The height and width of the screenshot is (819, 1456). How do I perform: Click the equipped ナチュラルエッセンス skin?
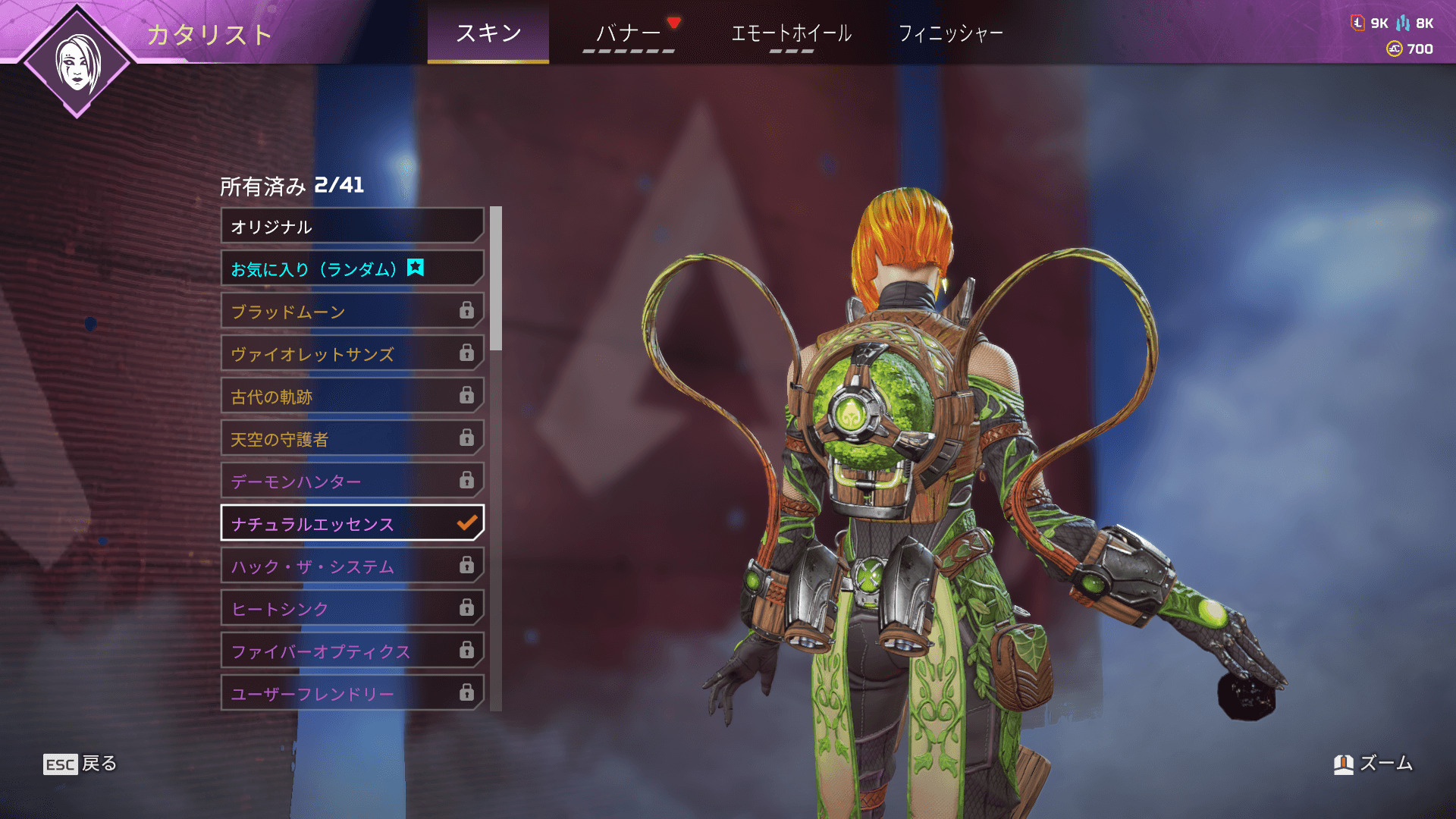tap(352, 523)
